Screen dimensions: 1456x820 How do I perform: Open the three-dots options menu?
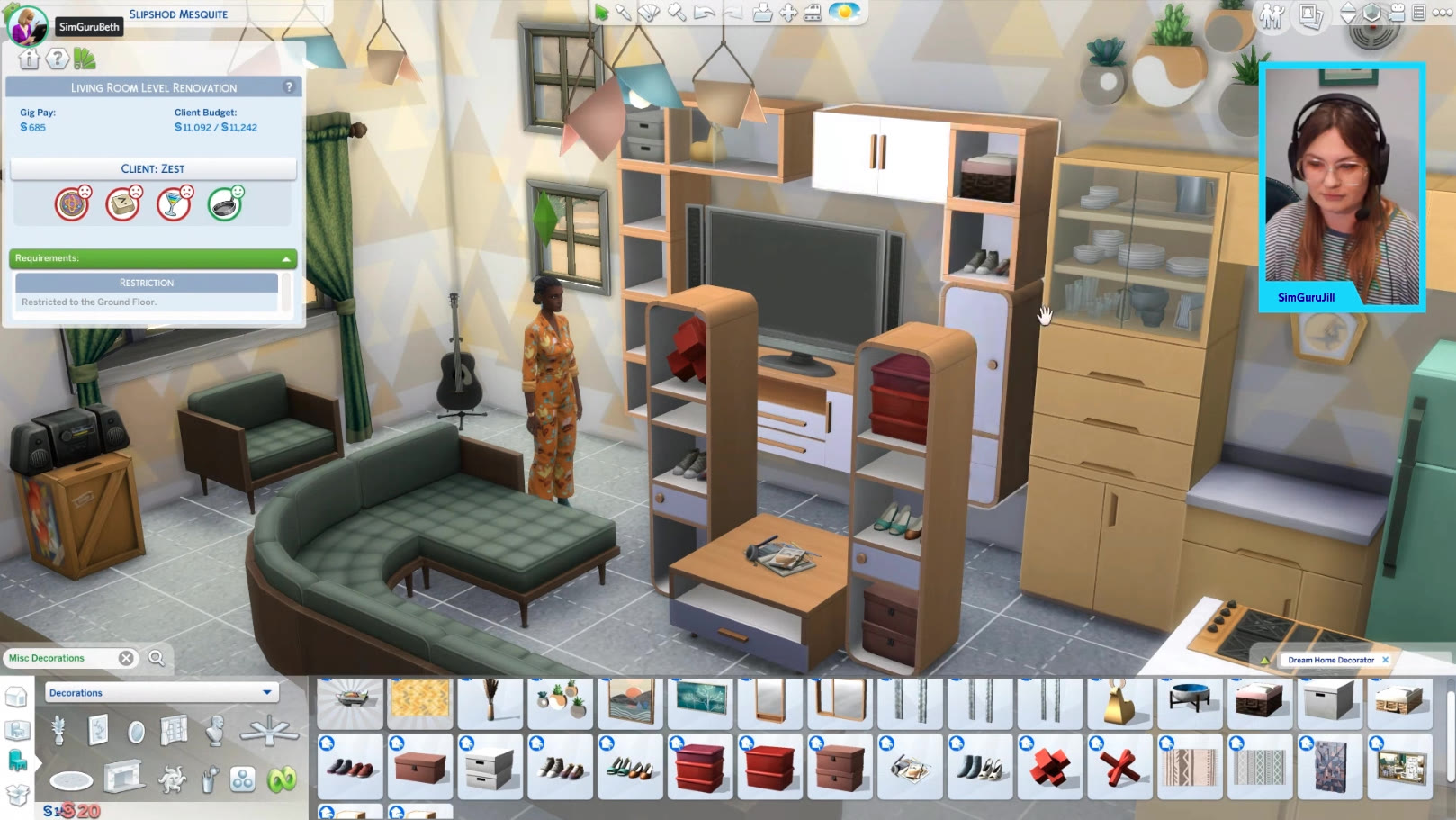click(1440, 13)
